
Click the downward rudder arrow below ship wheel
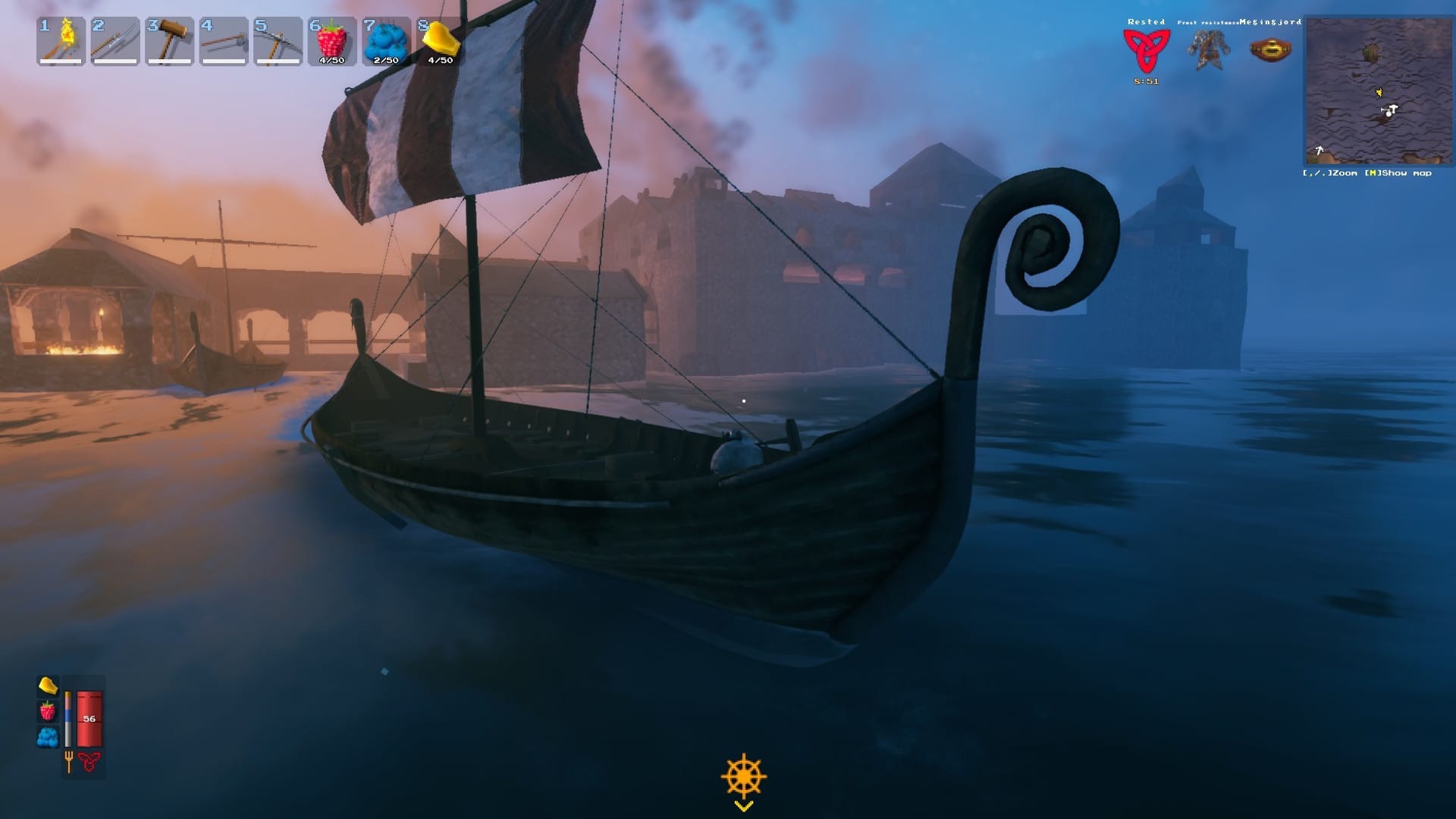tap(743, 806)
